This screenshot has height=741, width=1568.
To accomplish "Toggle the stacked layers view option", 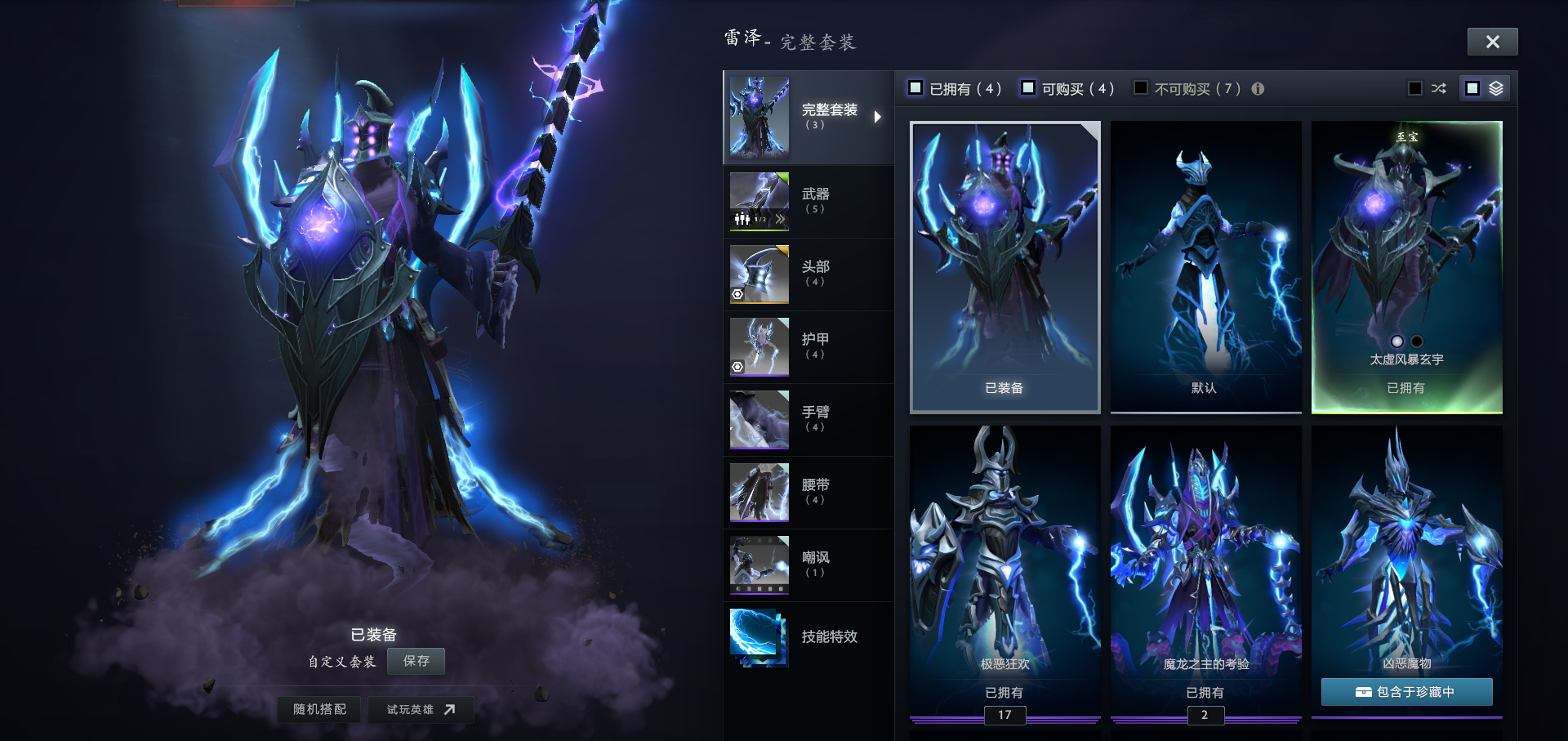I will [1472, 88].
